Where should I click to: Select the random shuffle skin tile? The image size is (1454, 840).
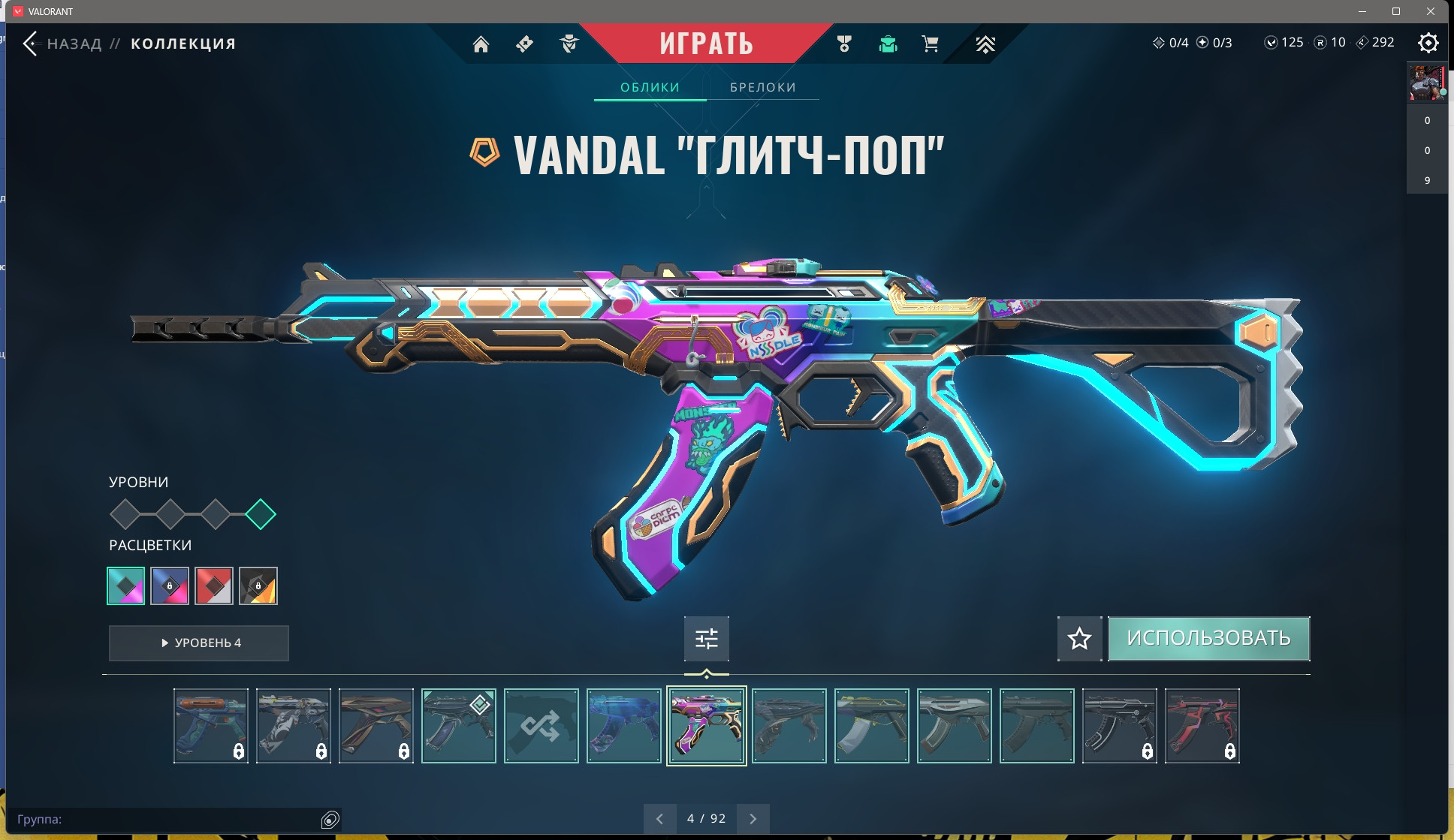coord(541,726)
